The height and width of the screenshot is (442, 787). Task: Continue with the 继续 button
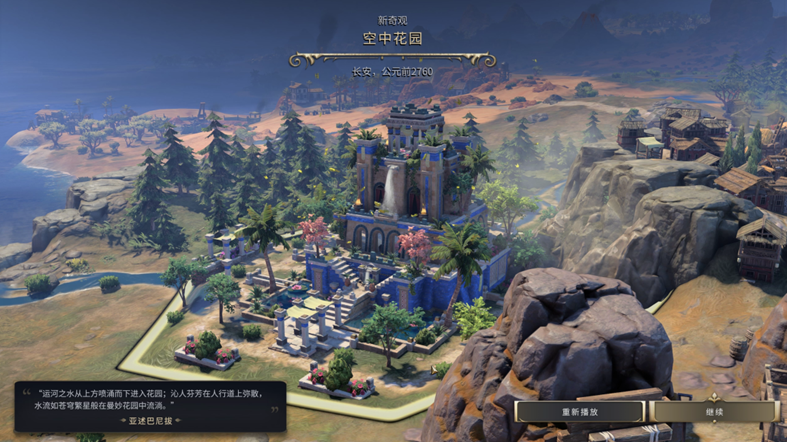713,411
